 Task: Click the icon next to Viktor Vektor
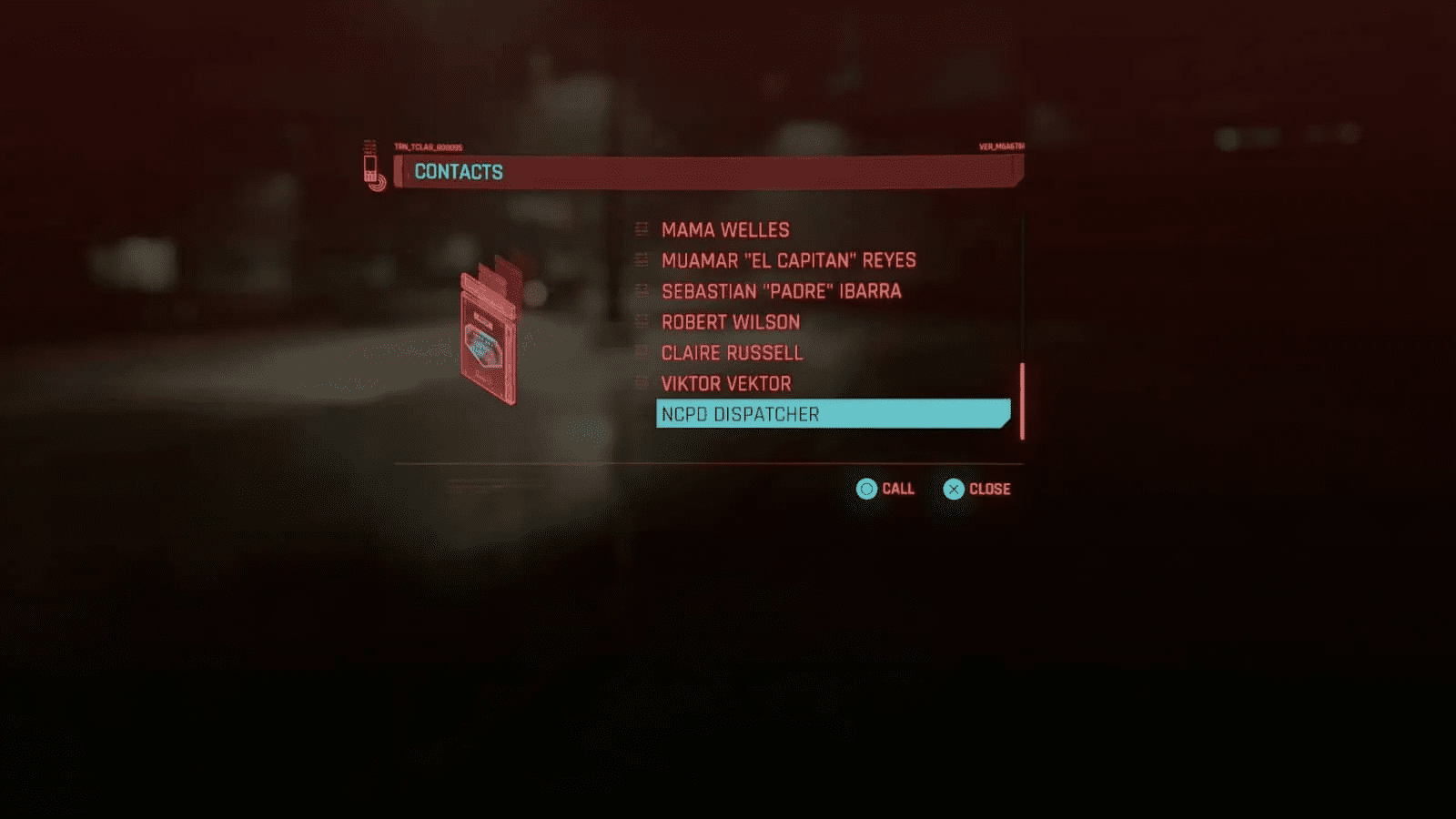tap(641, 383)
